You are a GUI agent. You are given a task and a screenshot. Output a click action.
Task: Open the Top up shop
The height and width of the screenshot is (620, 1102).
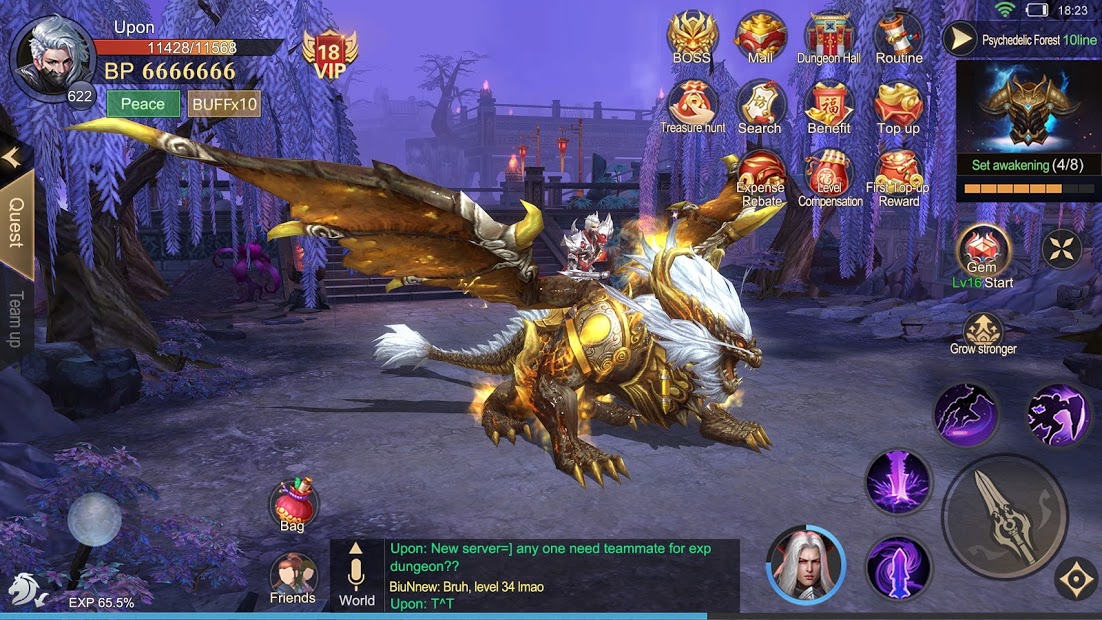pyautogui.click(x=898, y=106)
